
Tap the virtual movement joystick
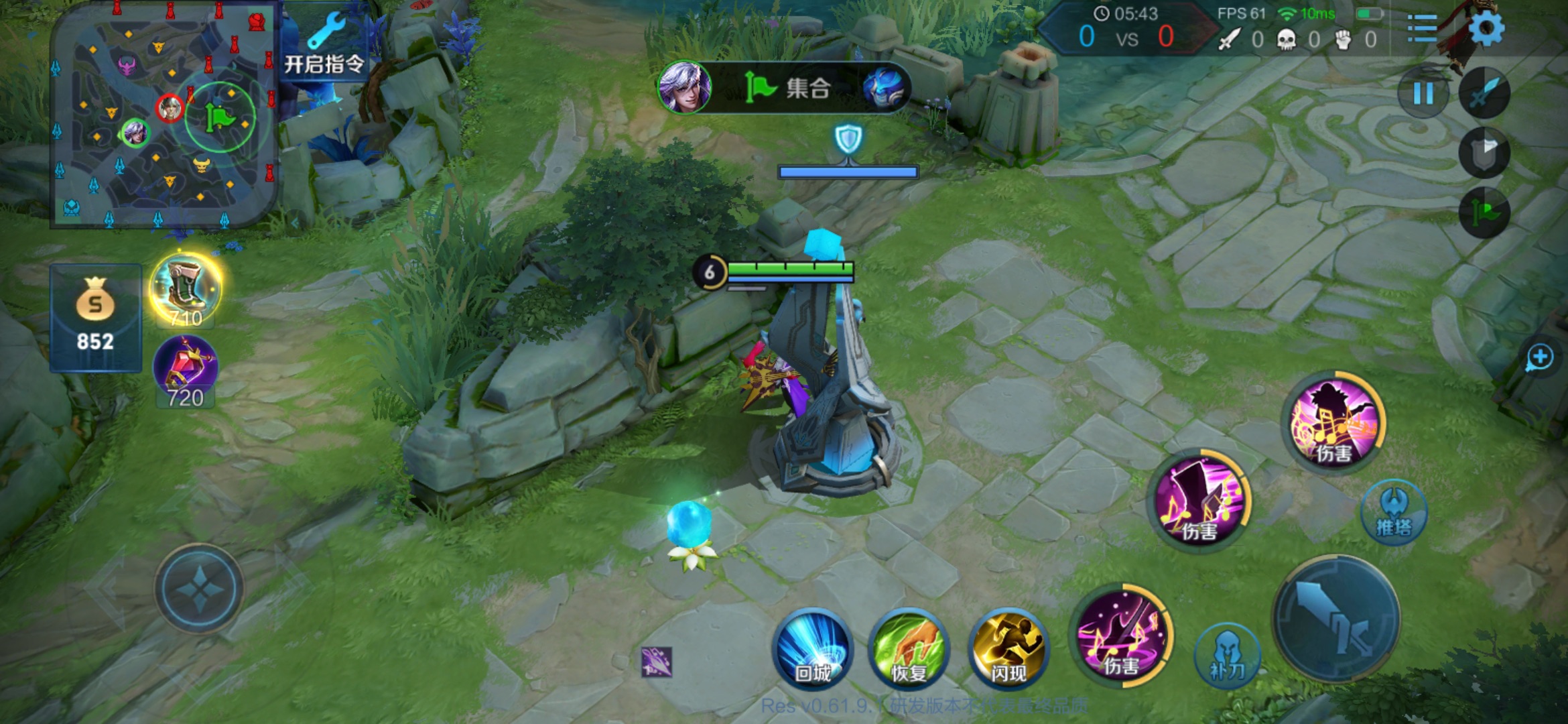(x=199, y=588)
